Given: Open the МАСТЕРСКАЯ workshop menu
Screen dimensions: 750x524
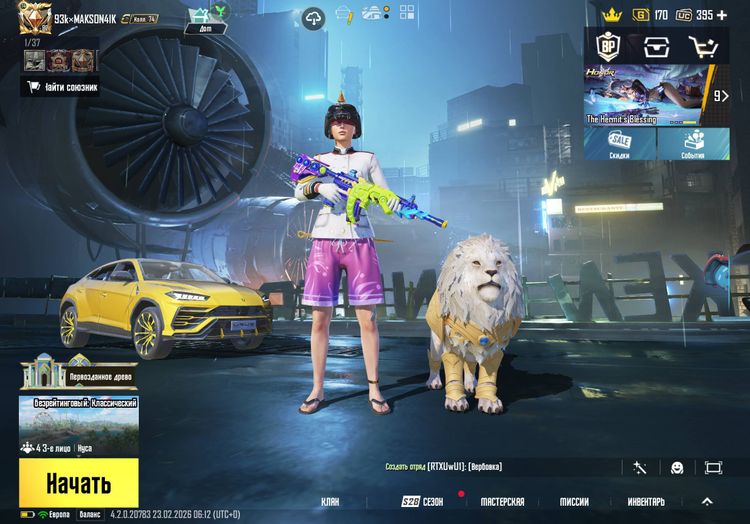Looking at the screenshot, I should pos(502,501).
